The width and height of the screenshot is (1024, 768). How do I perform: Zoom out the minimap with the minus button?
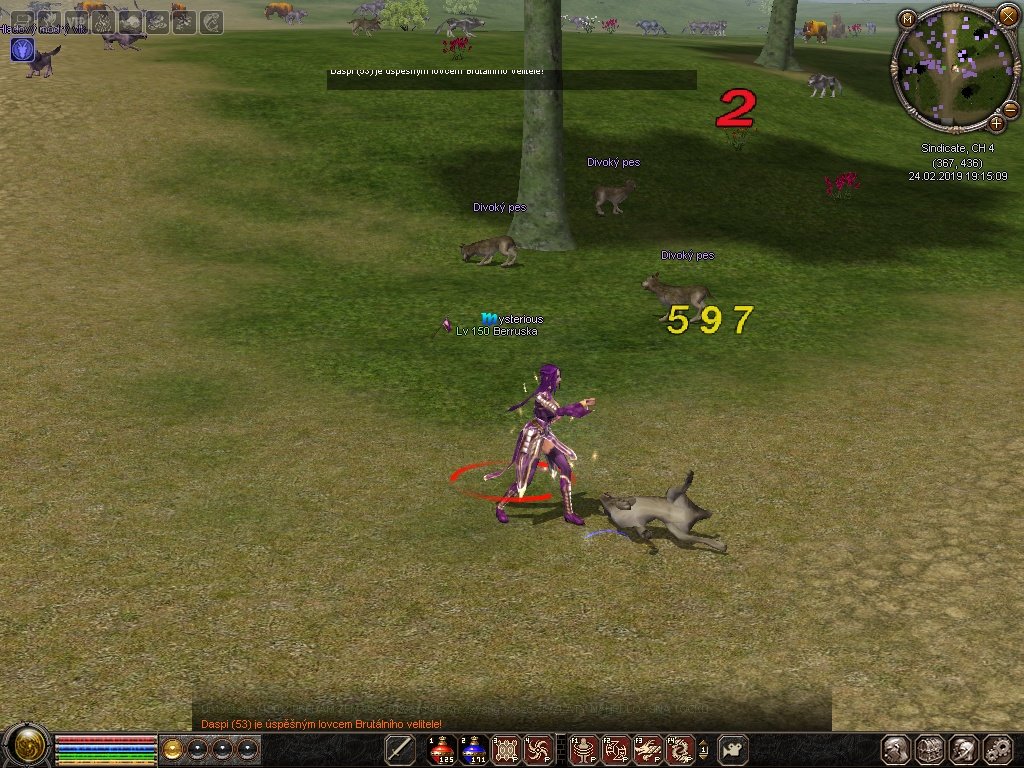point(1010,109)
